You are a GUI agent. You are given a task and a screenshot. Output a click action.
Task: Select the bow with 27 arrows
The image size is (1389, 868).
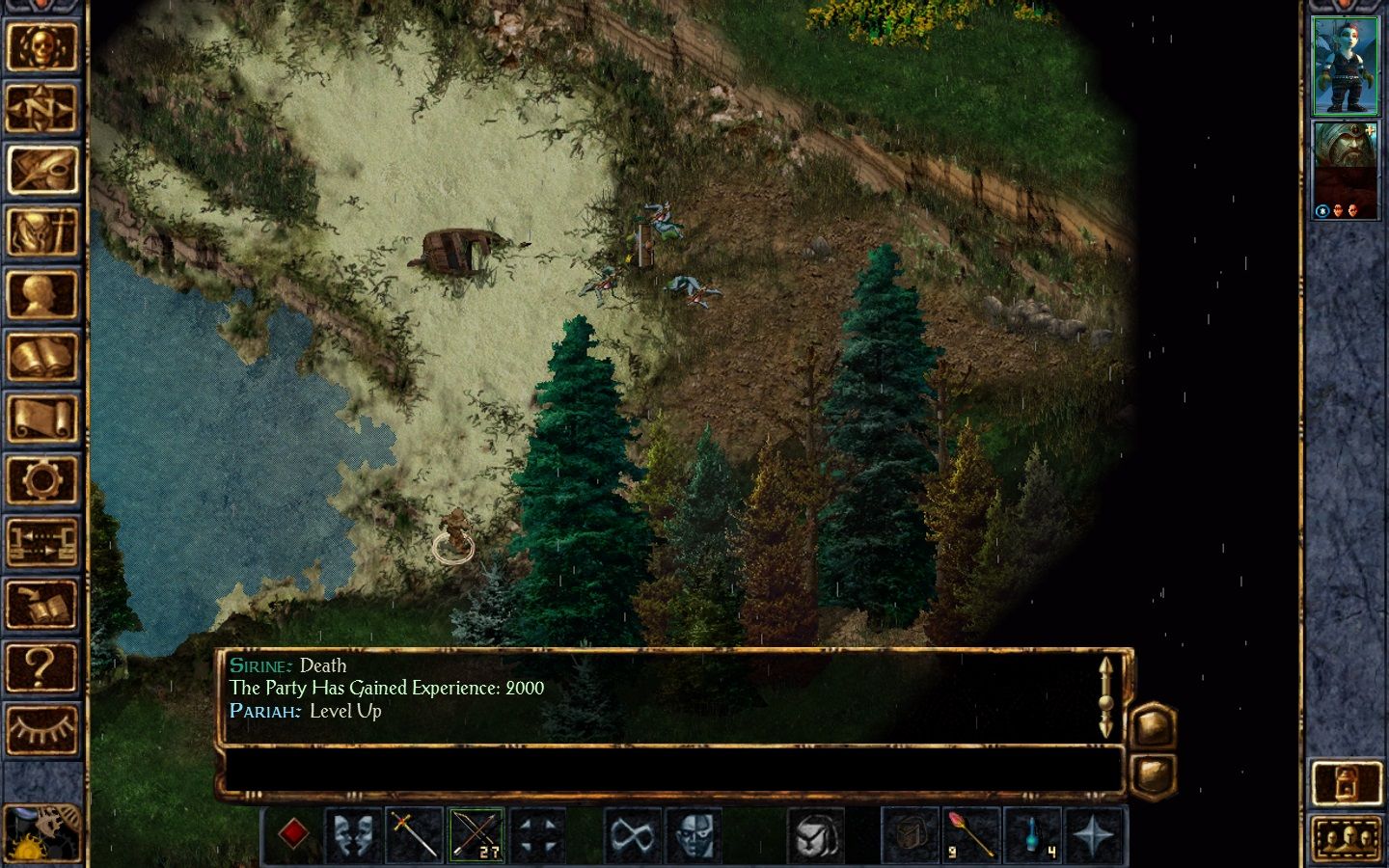tap(477, 834)
